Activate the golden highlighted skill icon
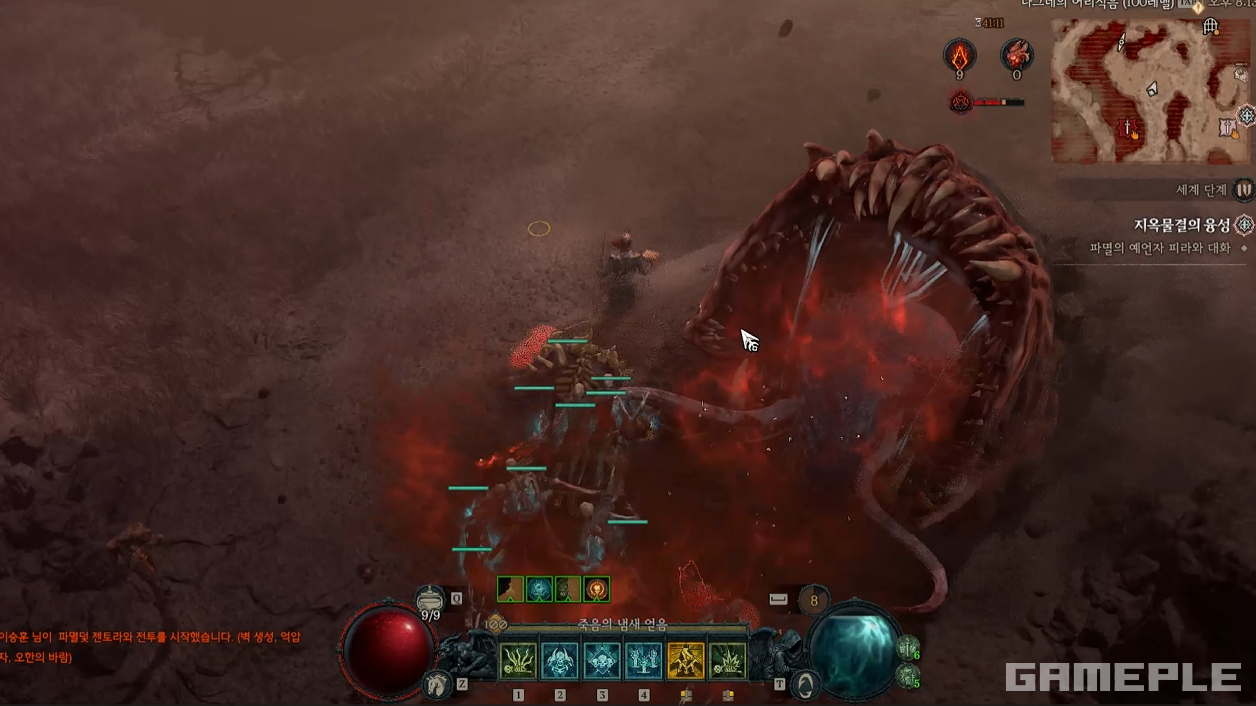 click(686, 661)
